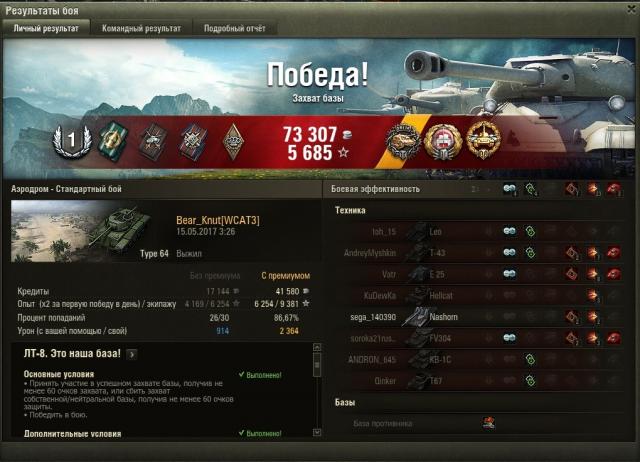Expand the ЛТ-8 mission details arrow

(132, 353)
